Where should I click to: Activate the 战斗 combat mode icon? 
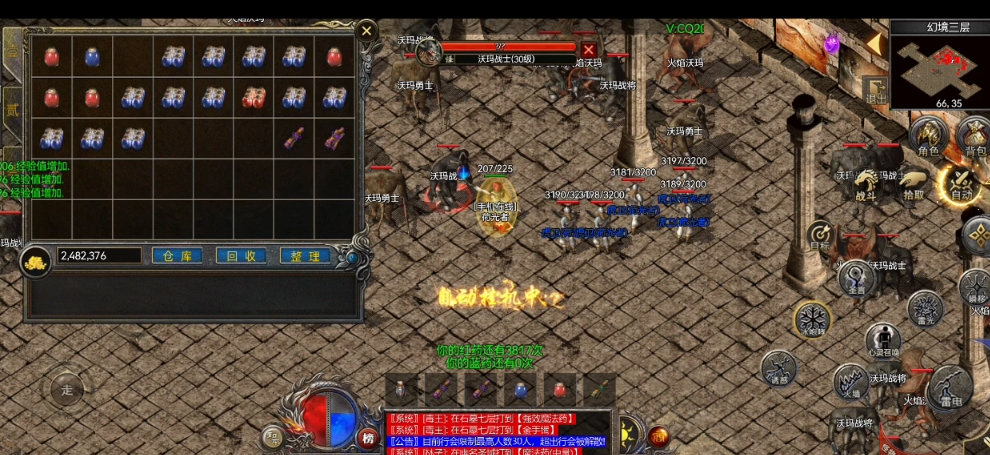(x=866, y=185)
